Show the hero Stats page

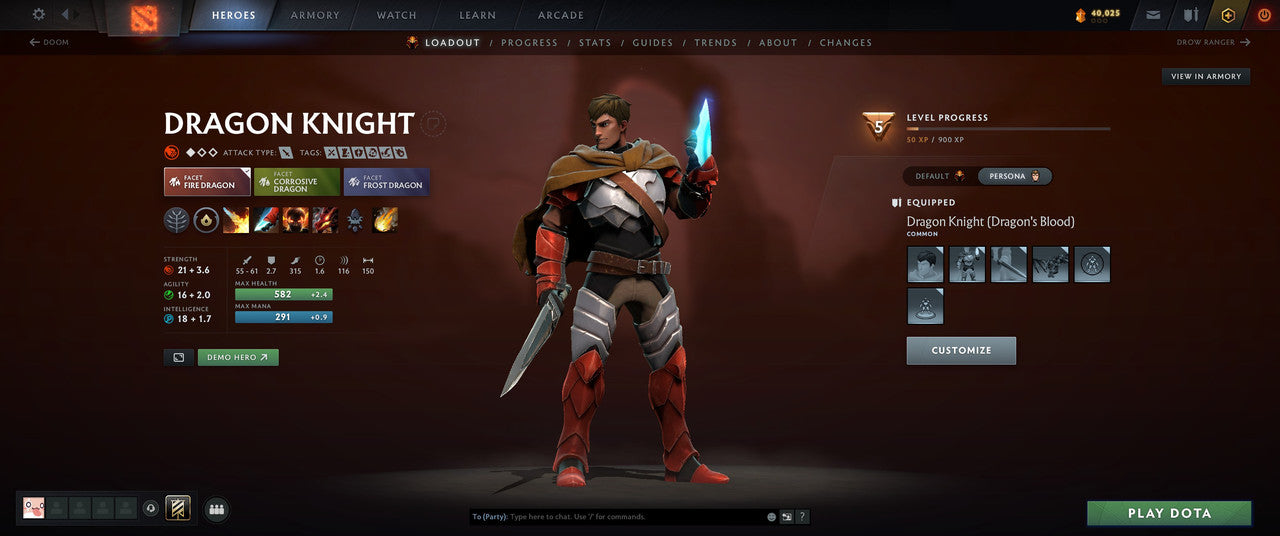point(595,43)
